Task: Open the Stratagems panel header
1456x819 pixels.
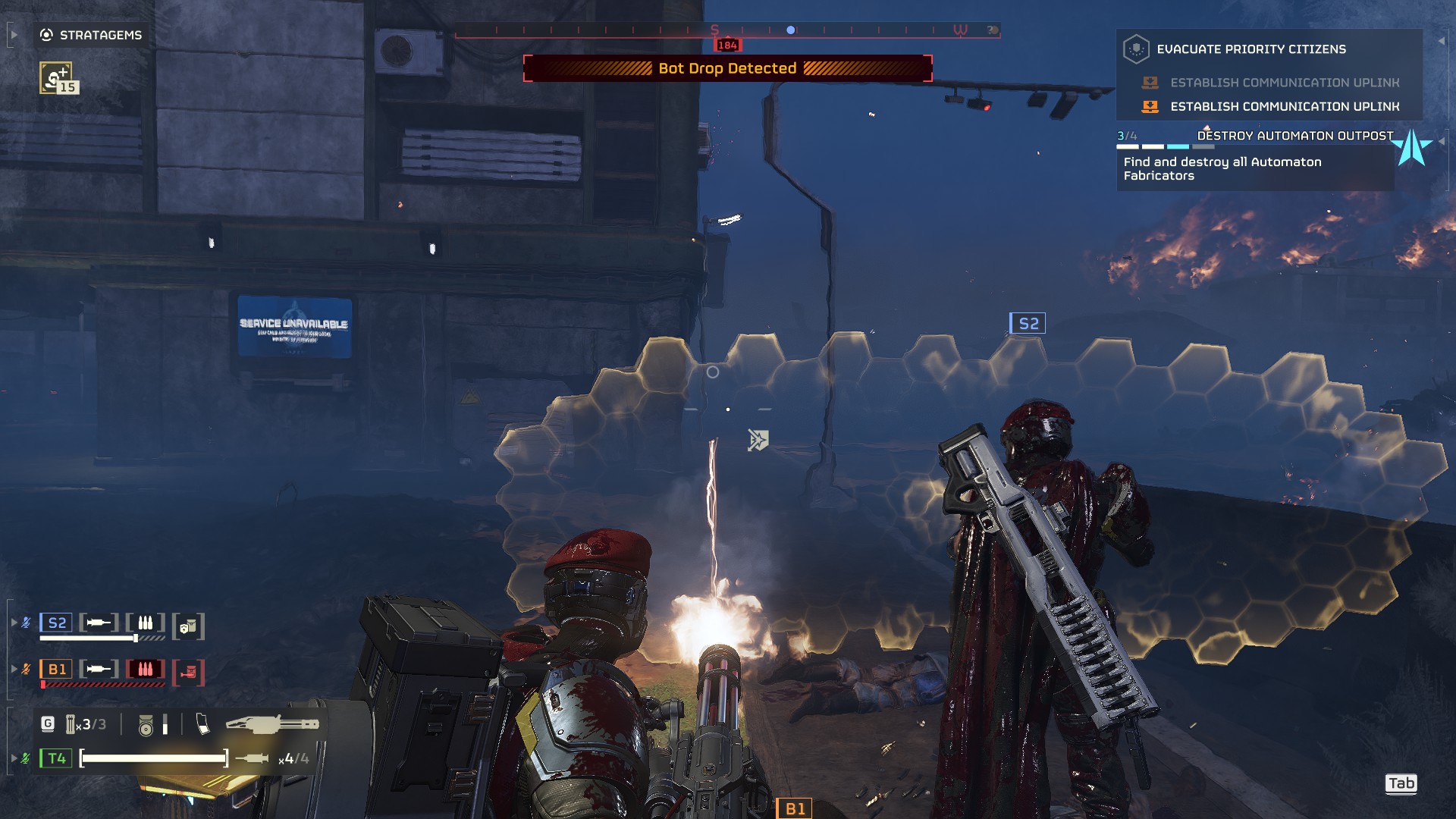Action: [x=91, y=35]
